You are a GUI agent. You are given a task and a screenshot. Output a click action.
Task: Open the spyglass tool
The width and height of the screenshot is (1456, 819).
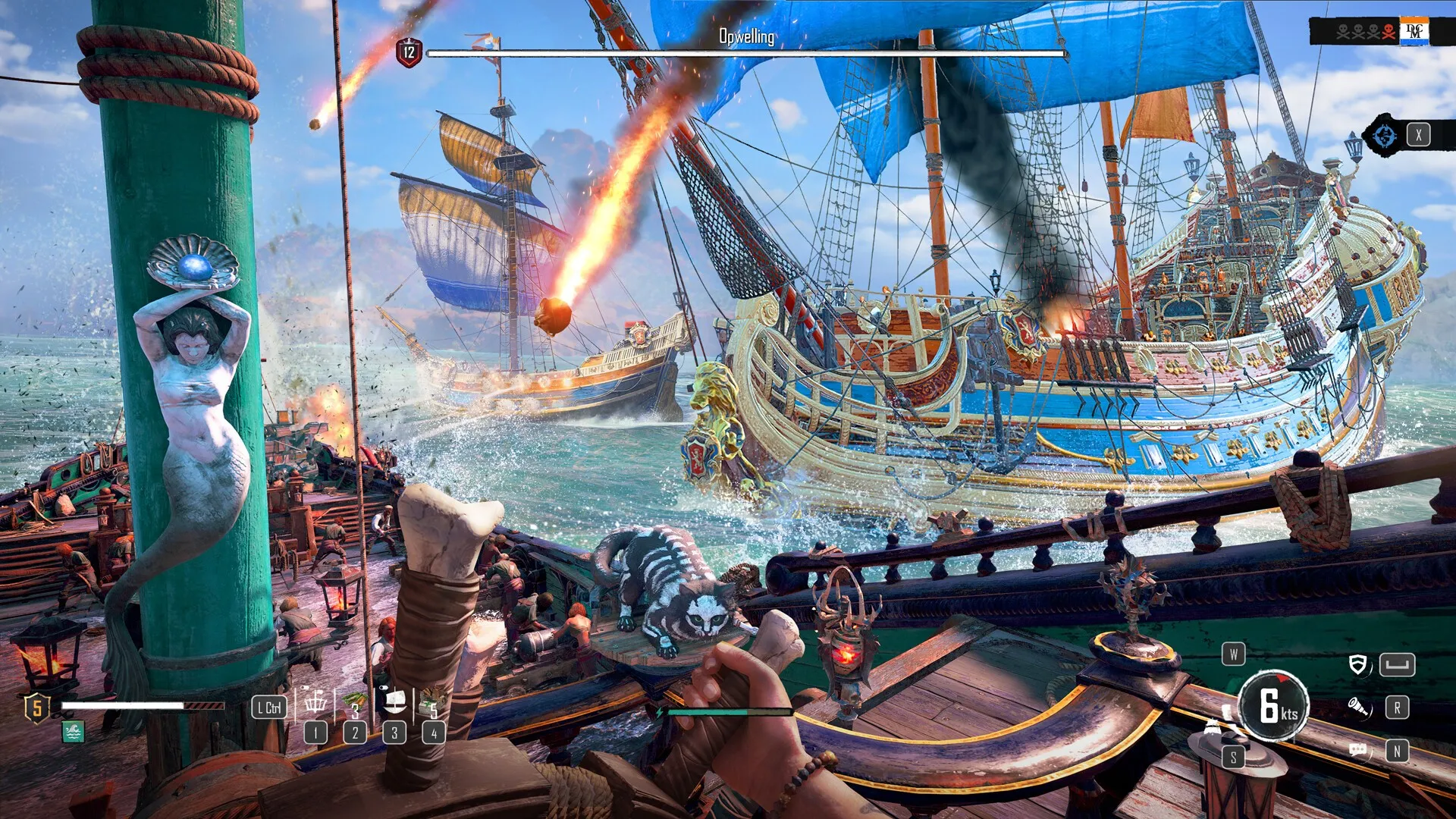(x=1358, y=707)
